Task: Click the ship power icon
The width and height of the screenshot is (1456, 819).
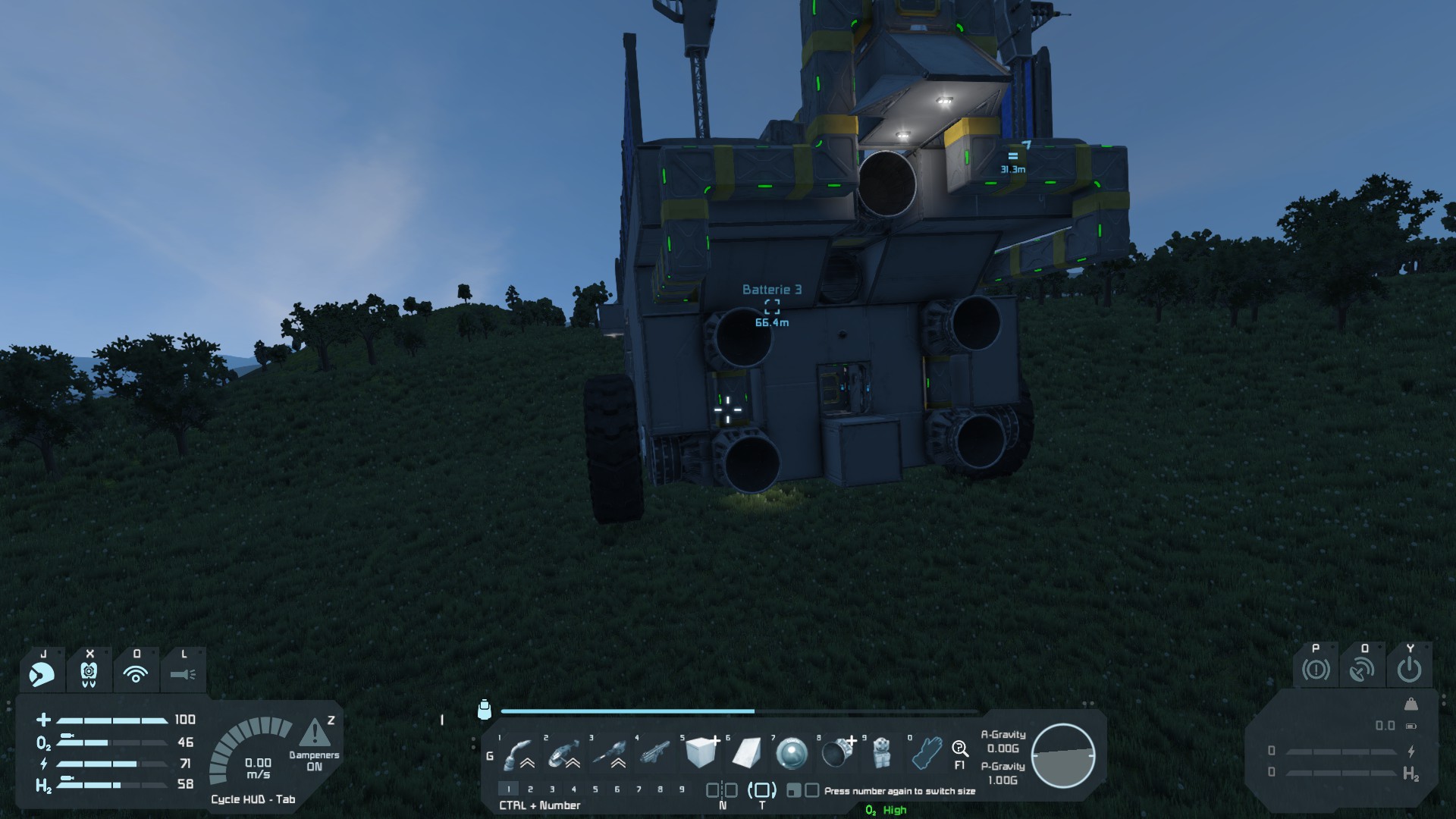Action: click(1409, 670)
